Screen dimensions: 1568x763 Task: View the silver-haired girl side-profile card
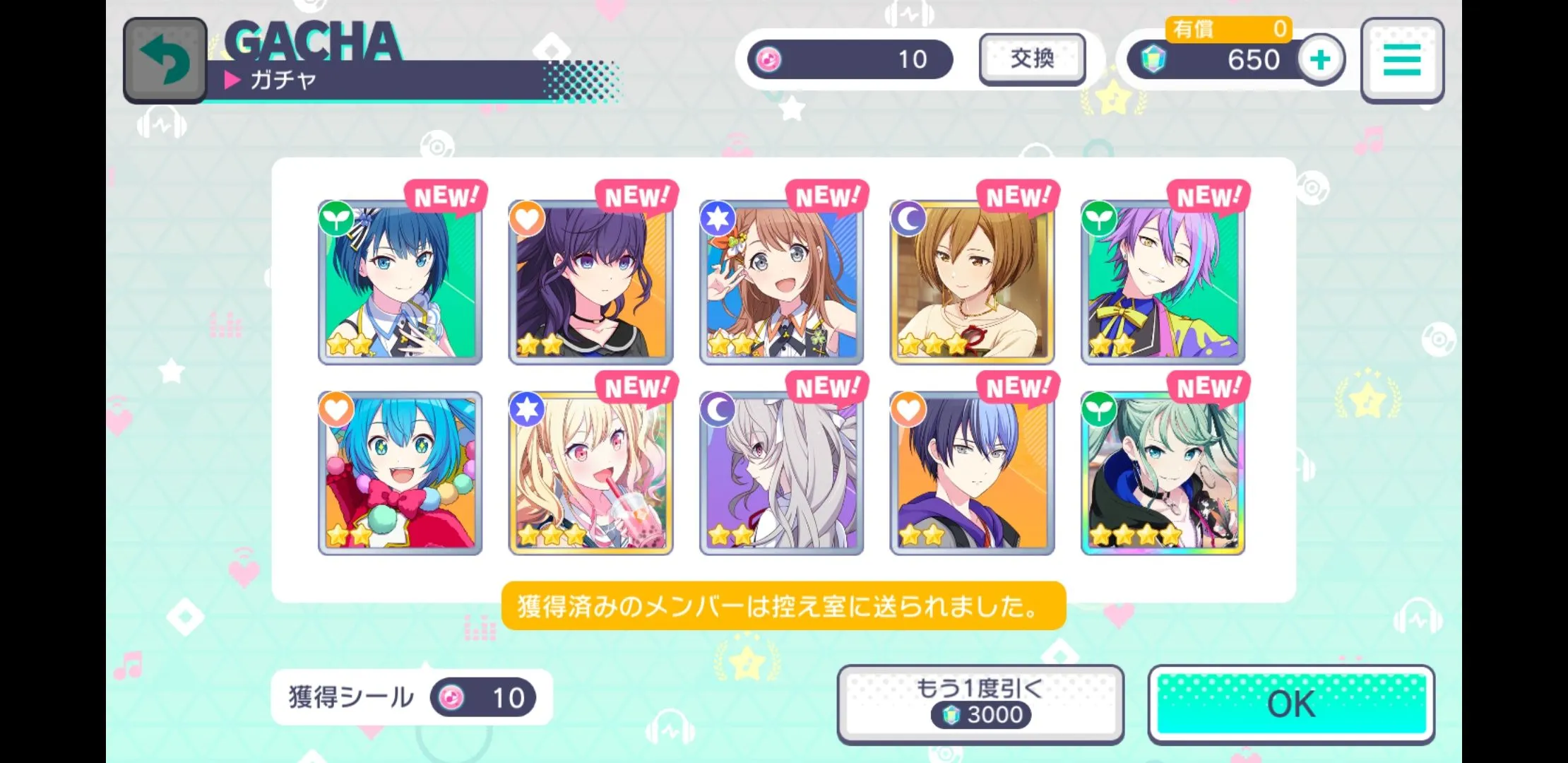pyautogui.click(x=781, y=473)
